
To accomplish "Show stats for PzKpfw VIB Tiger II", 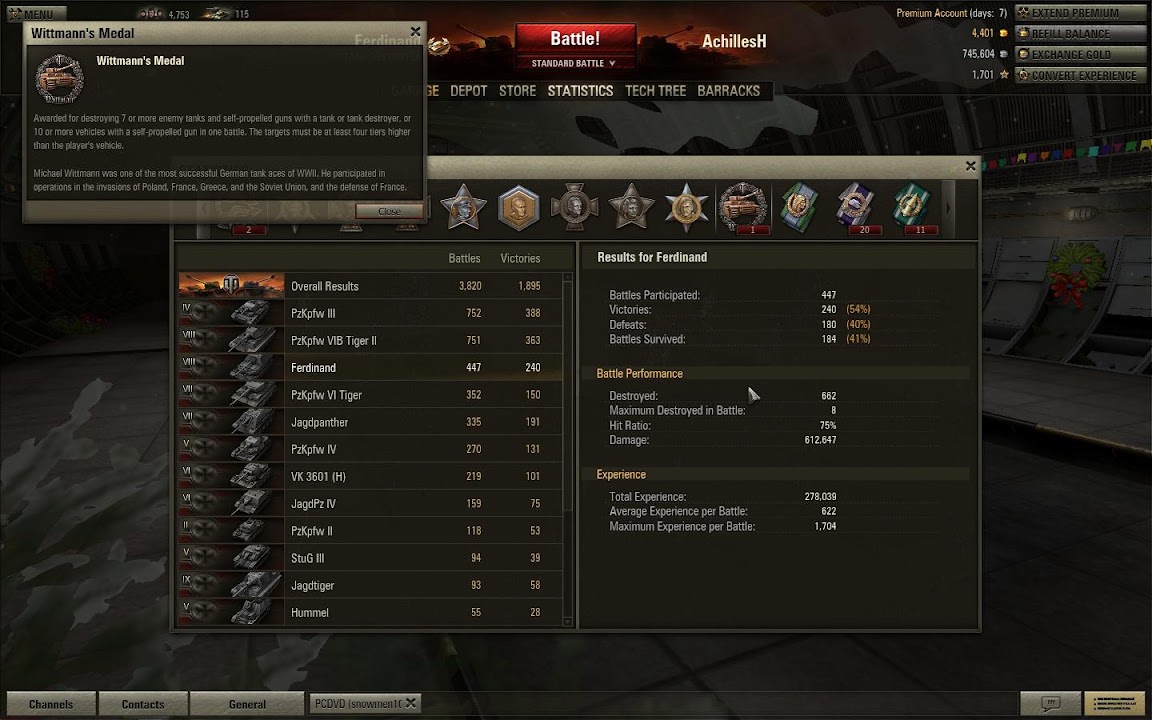I will 370,341.
